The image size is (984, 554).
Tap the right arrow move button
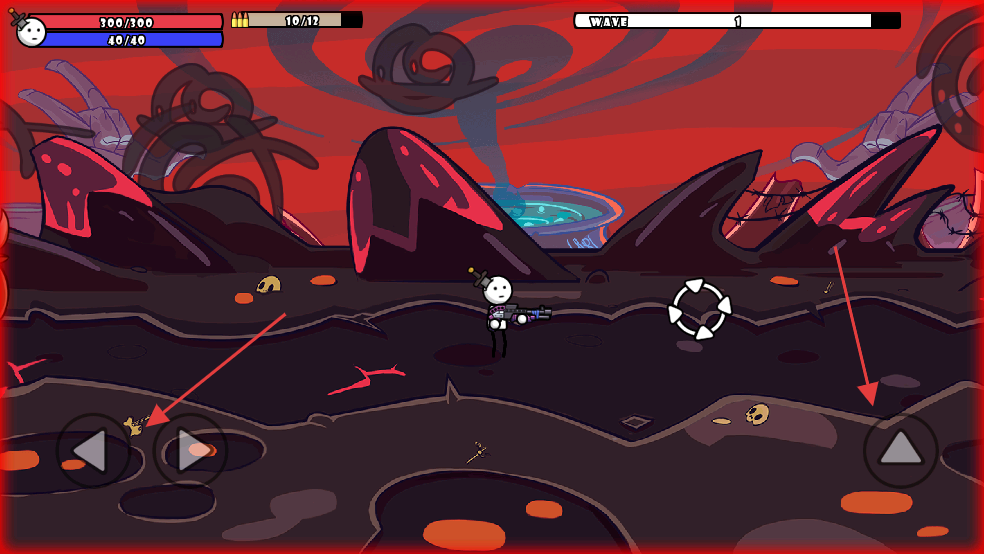click(190, 451)
